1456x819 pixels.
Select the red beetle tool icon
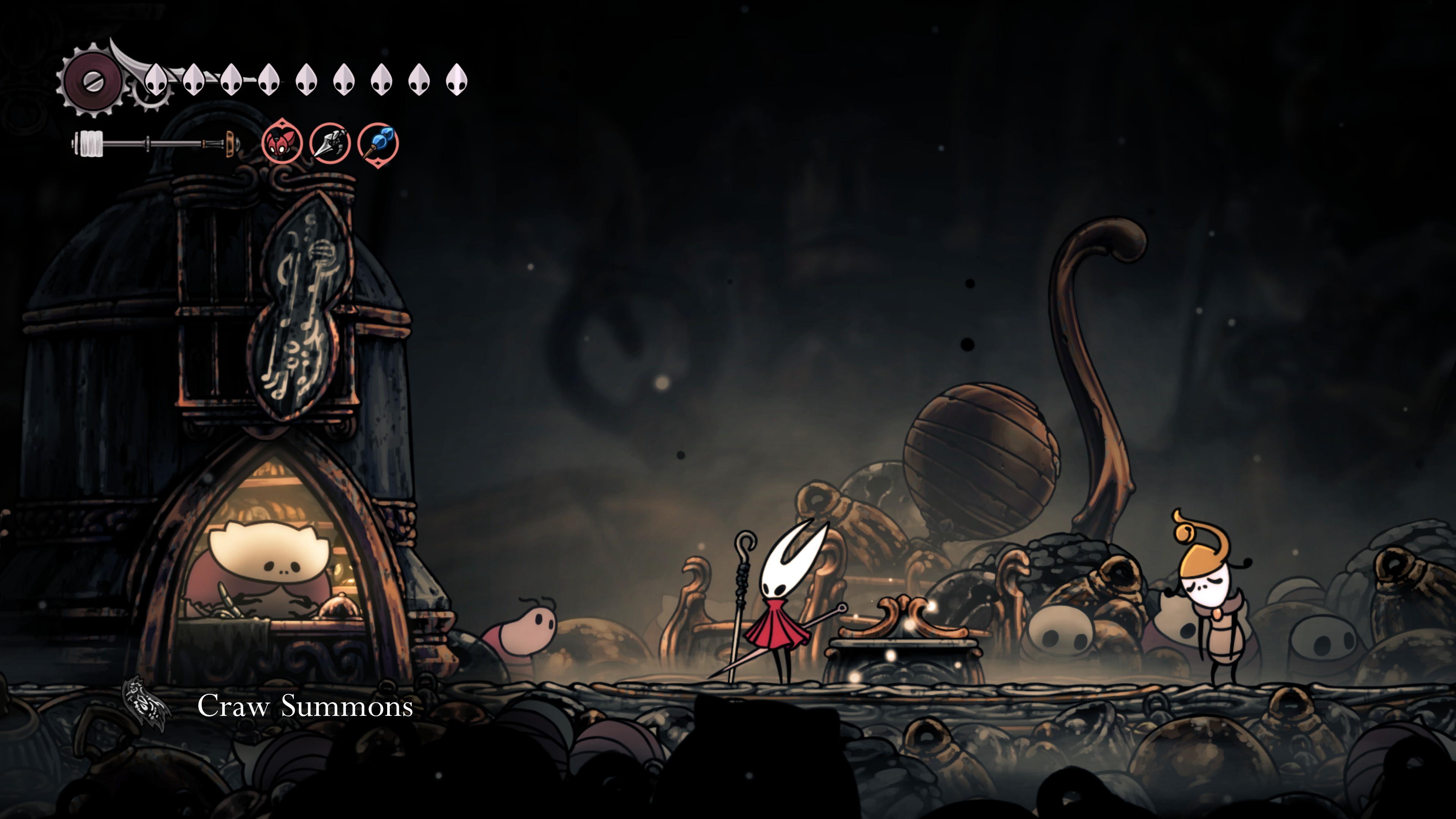(281, 143)
